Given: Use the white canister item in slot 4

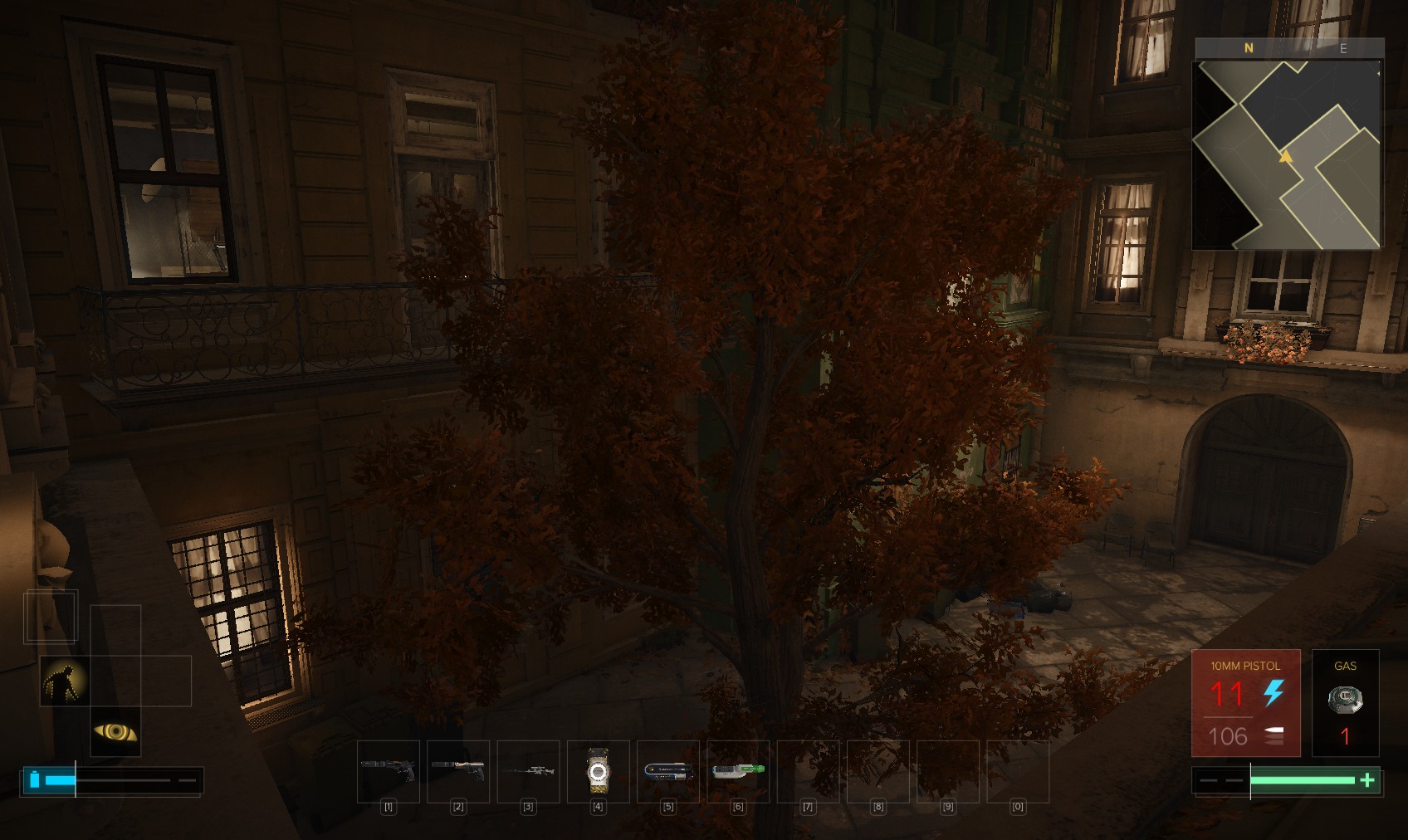Looking at the screenshot, I should [x=598, y=771].
